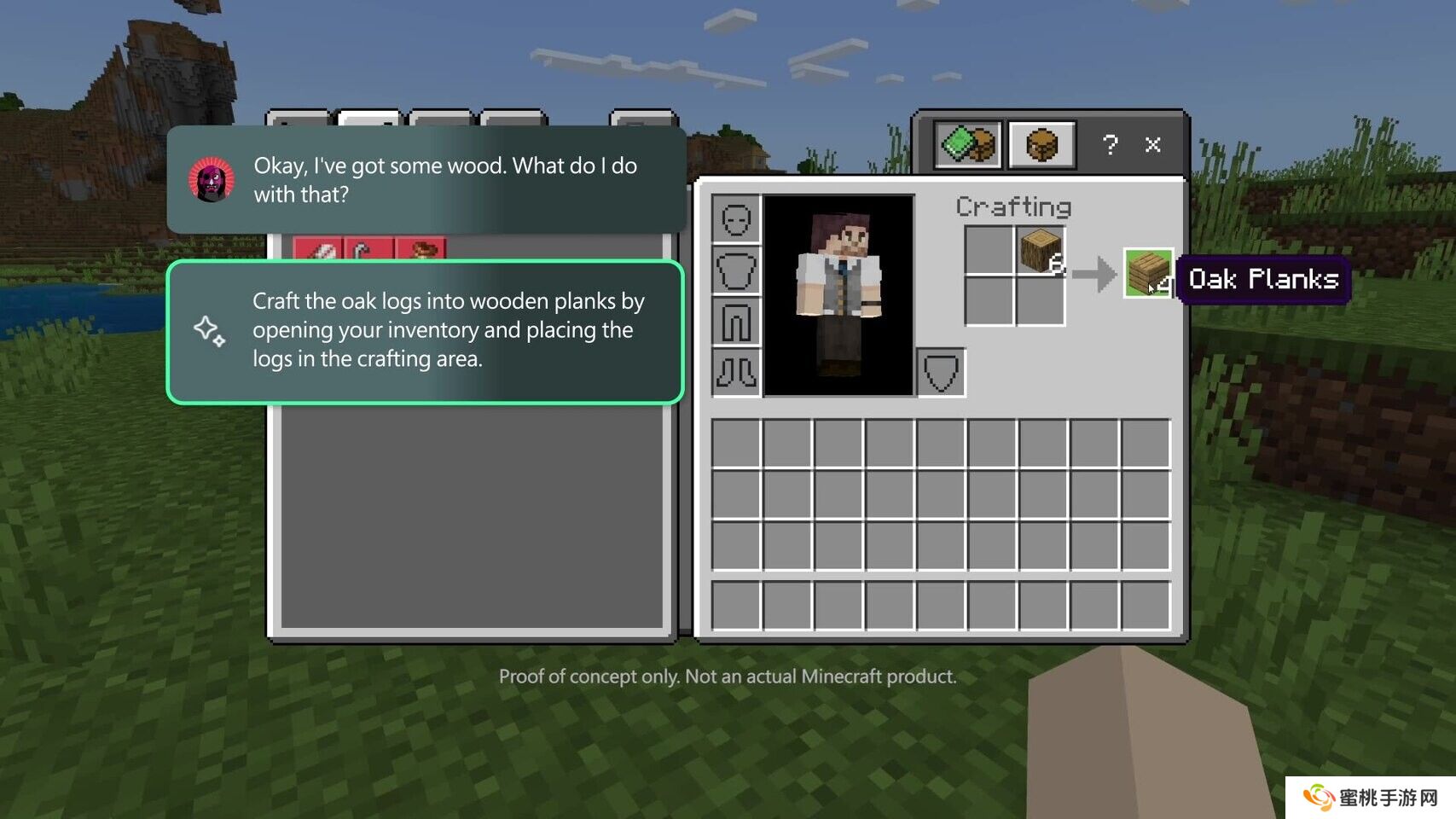Viewport: 1456px width, 819px height.
Task: Switch to the recipe book tab
Action: point(968,145)
